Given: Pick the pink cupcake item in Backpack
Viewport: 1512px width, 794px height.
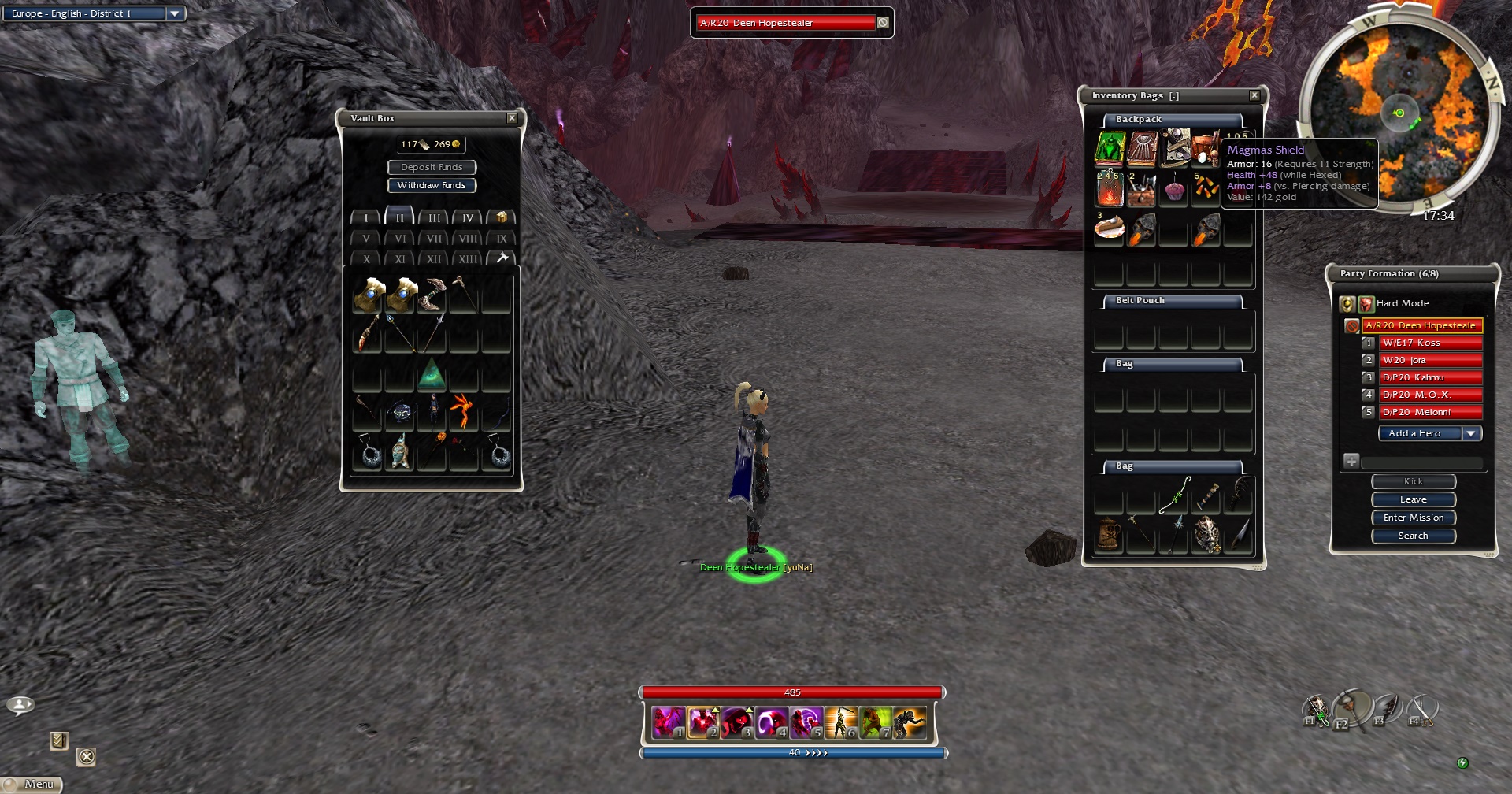Looking at the screenshot, I should (1174, 191).
